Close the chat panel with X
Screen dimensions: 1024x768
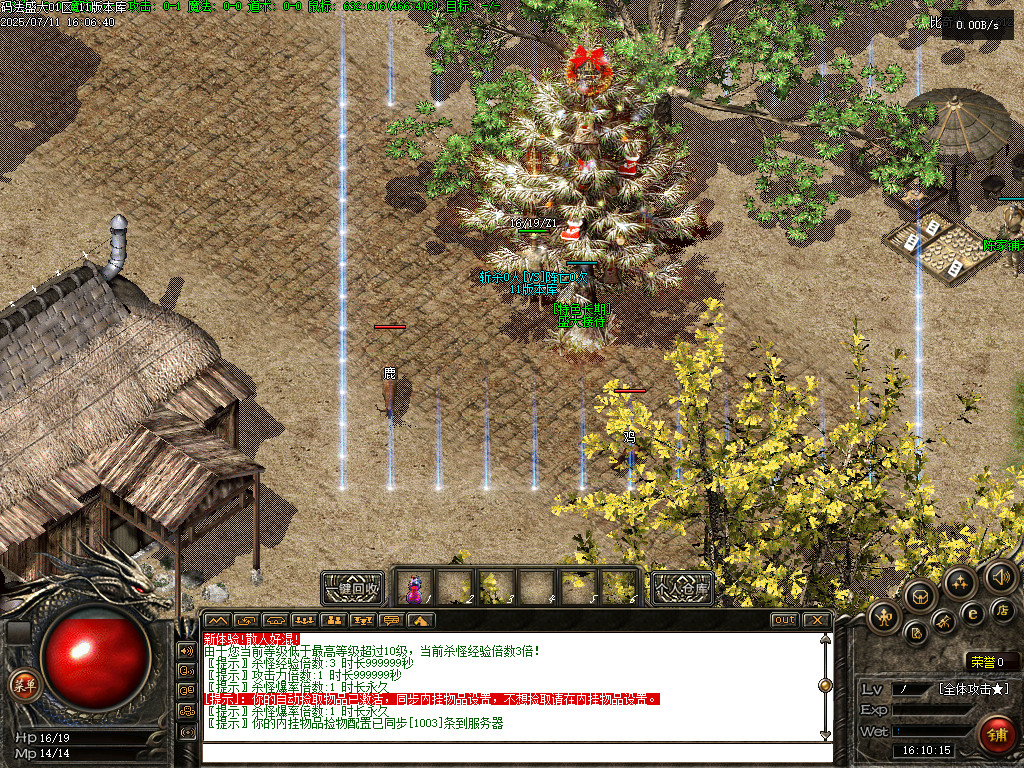click(817, 620)
